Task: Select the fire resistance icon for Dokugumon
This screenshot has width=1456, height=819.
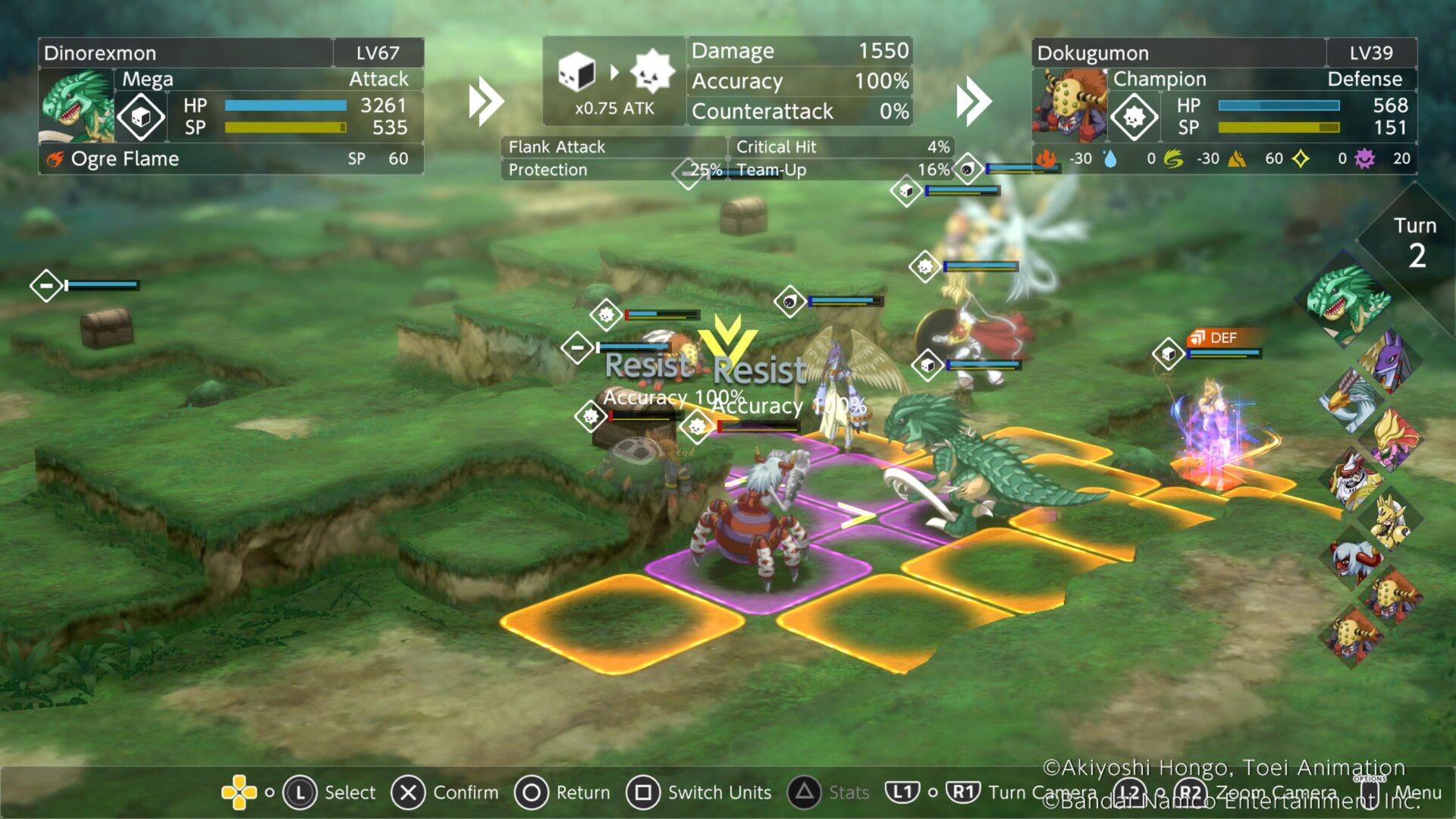Action: click(x=1046, y=159)
